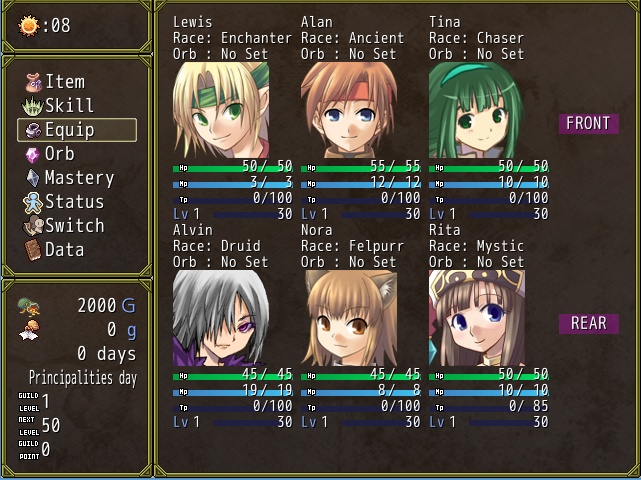Screen dimensions: 641x480
Task: Choose Alan the Ancient's portrait
Action: tap(349, 110)
